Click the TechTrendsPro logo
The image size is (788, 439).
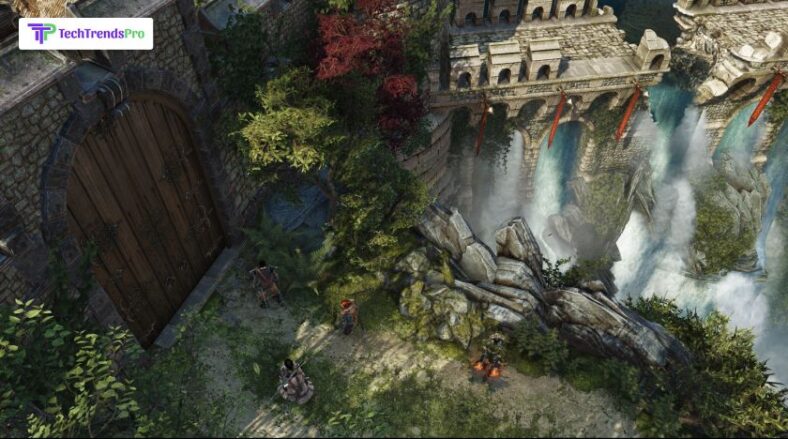coord(85,33)
